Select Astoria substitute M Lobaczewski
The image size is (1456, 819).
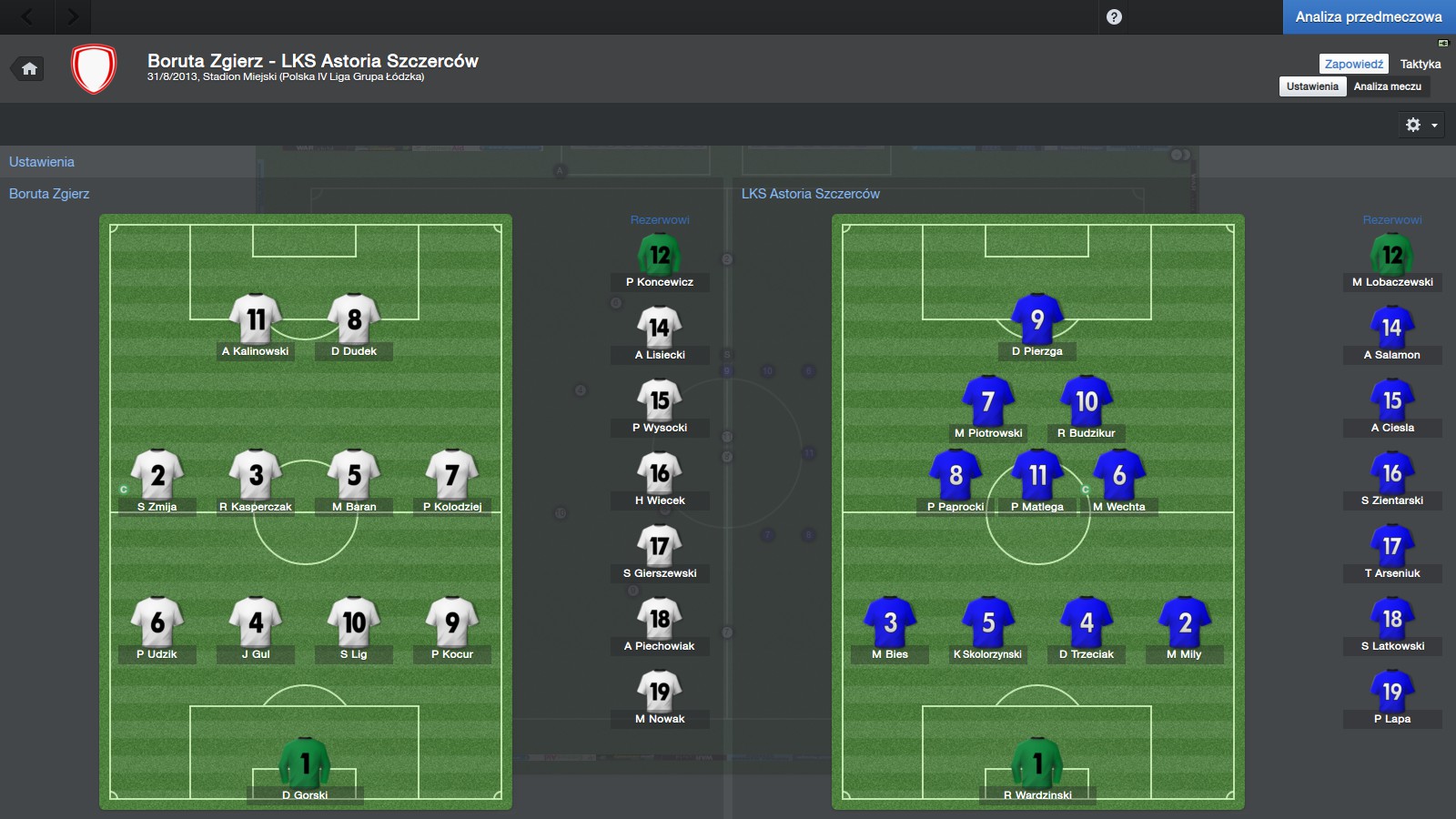click(1392, 258)
